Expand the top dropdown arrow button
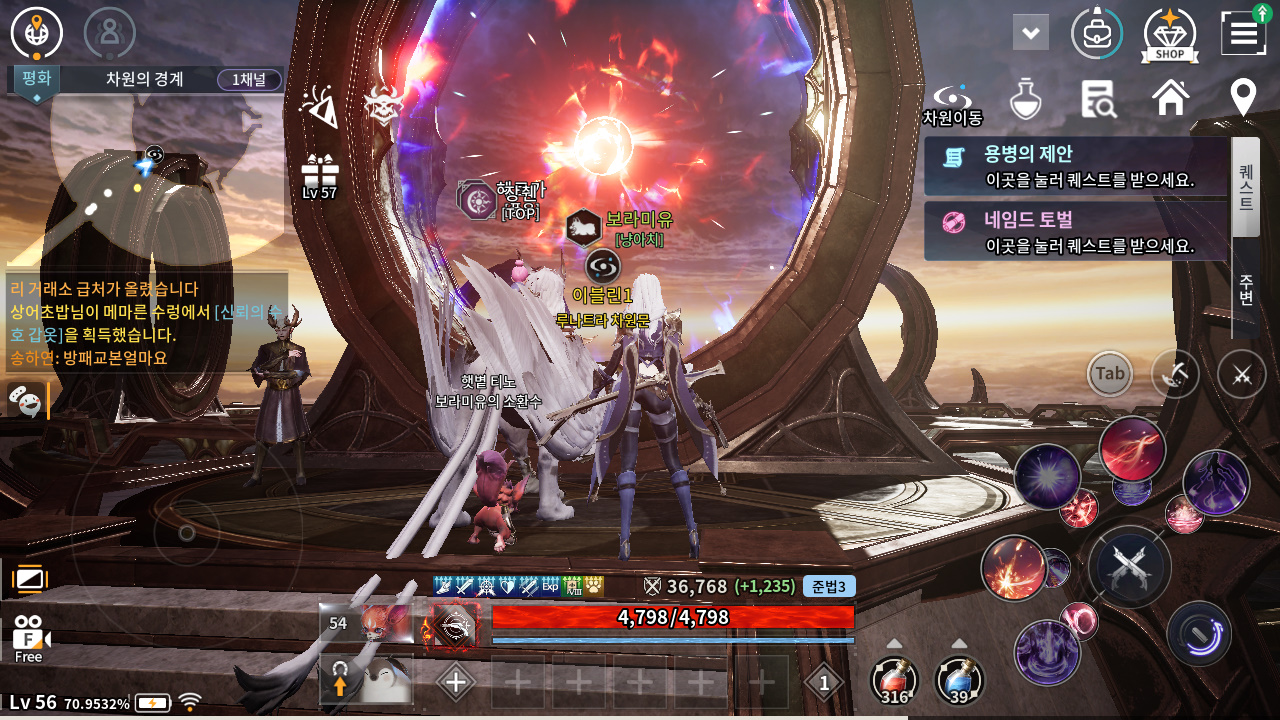 pyautogui.click(x=1030, y=33)
